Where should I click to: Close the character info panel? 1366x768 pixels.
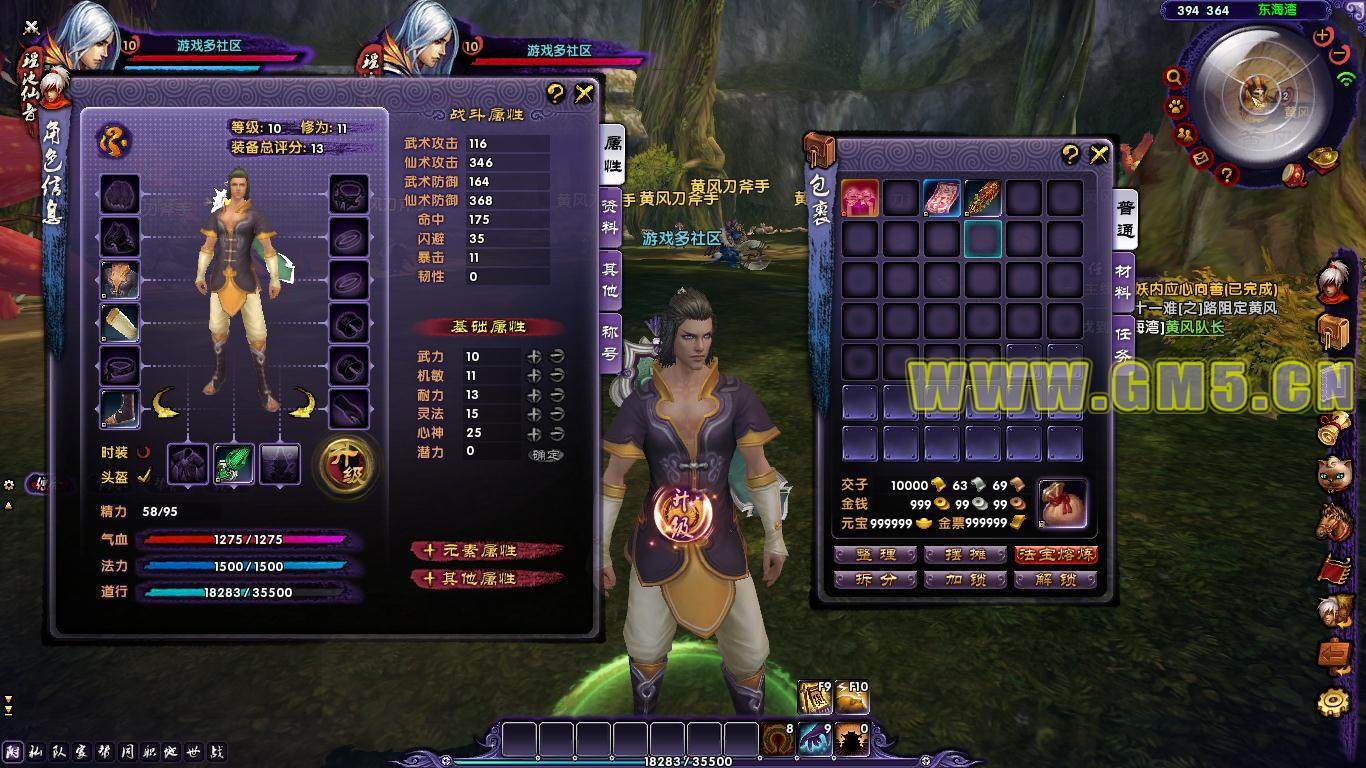[x=584, y=94]
